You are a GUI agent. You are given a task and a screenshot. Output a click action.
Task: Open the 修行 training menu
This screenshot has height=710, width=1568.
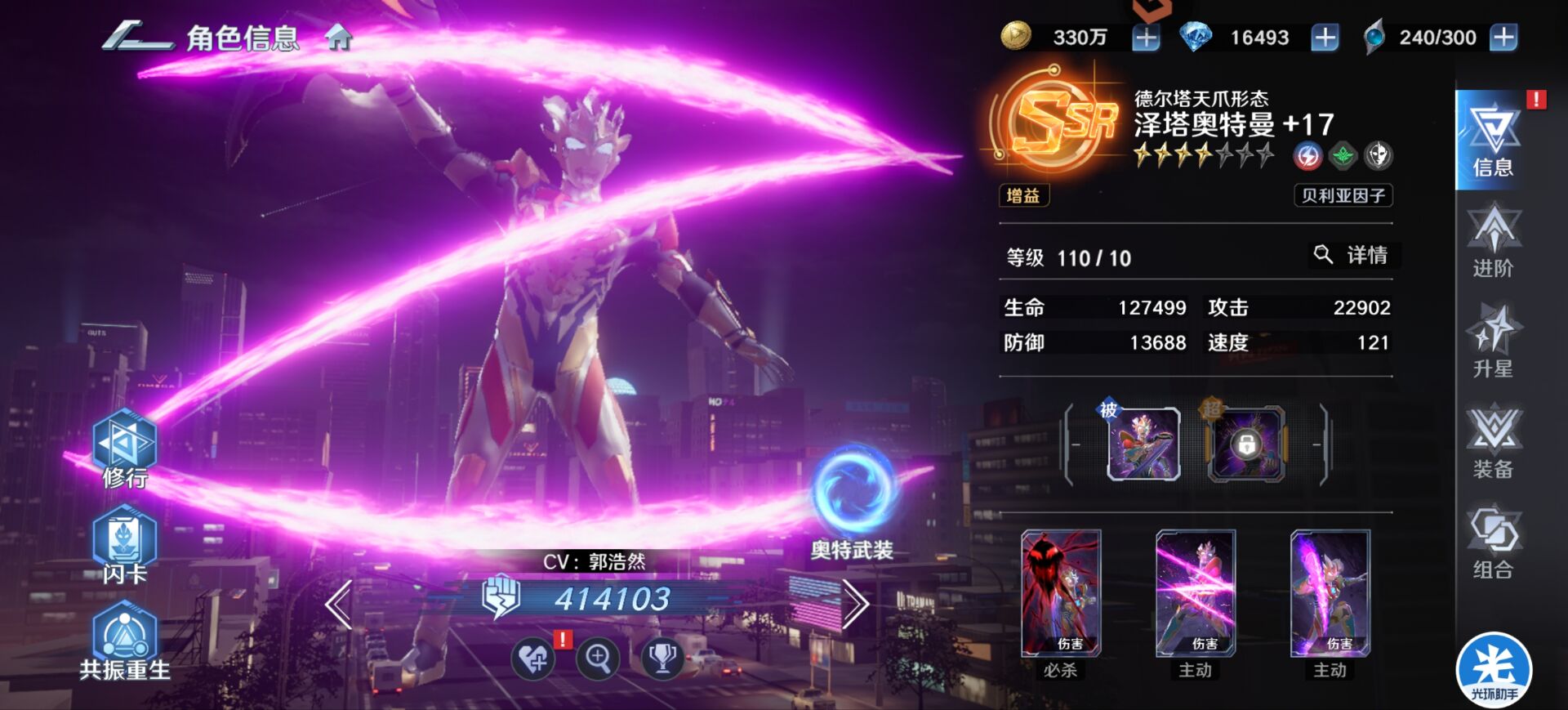pos(124,448)
